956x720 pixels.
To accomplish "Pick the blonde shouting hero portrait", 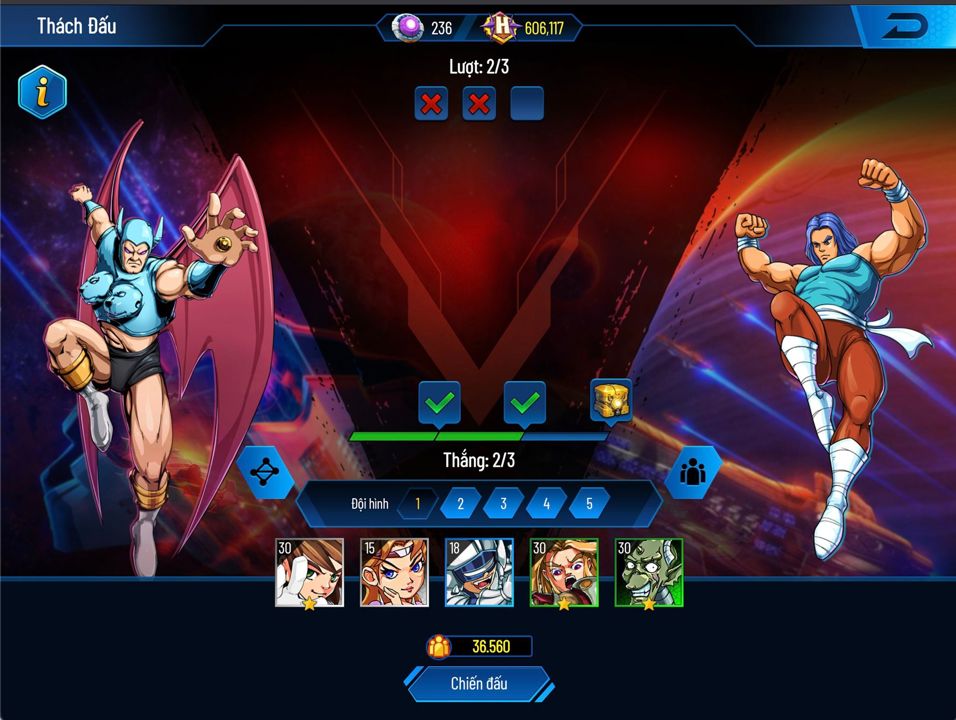I will pyautogui.click(x=564, y=573).
